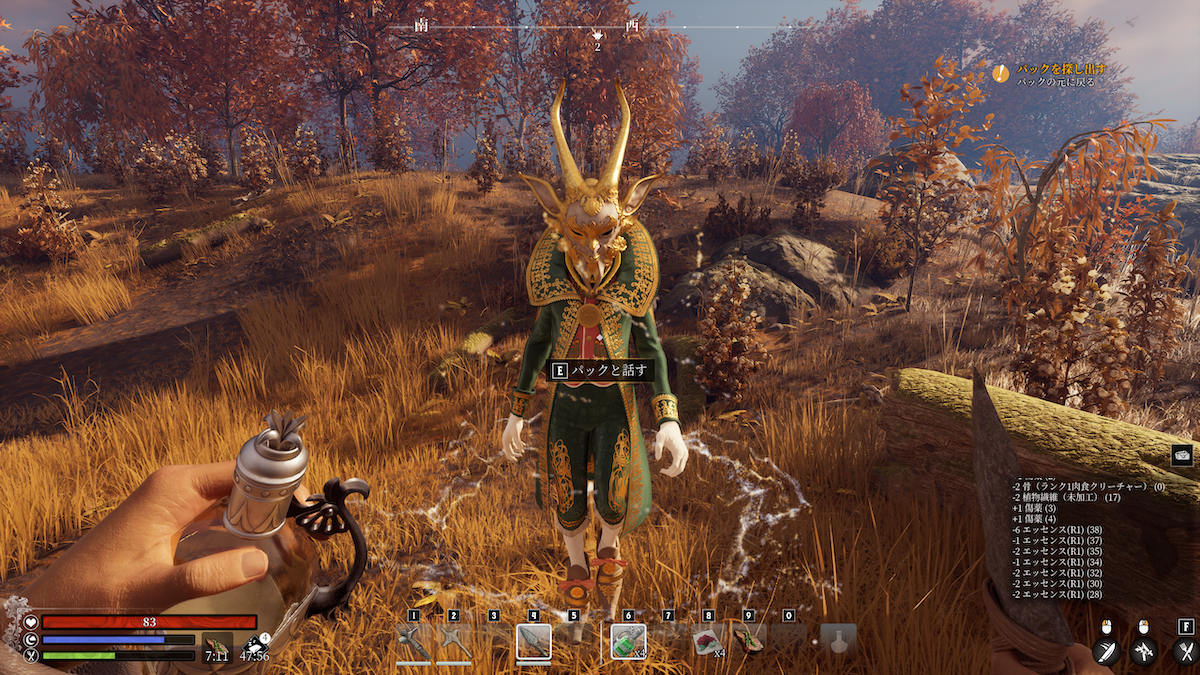Click the compass bar marker labeled 2
The width and height of the screenshot is (1200, 675).
tap(597, 36)
